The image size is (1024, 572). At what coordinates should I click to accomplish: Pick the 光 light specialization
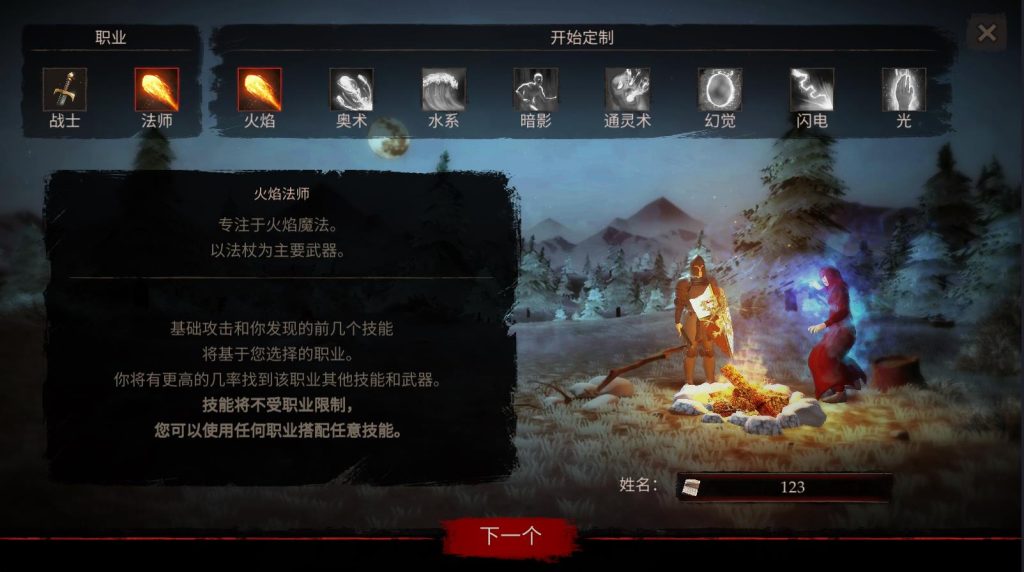pyautogui.click(x=903, y=90)
